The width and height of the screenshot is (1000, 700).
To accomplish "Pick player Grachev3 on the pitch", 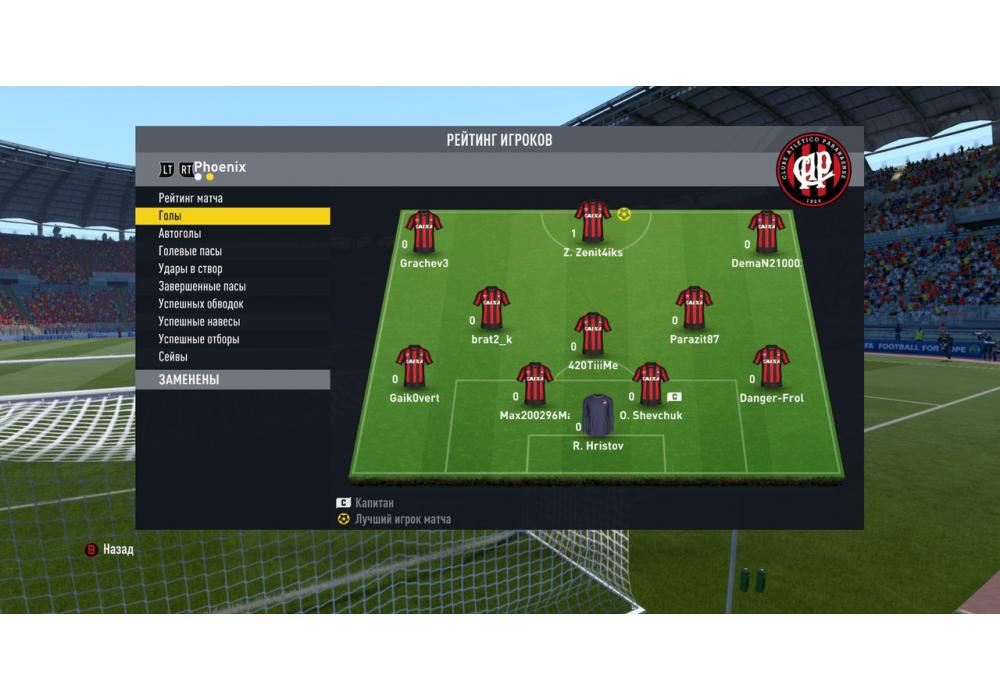I will click(x=424, y=232).
